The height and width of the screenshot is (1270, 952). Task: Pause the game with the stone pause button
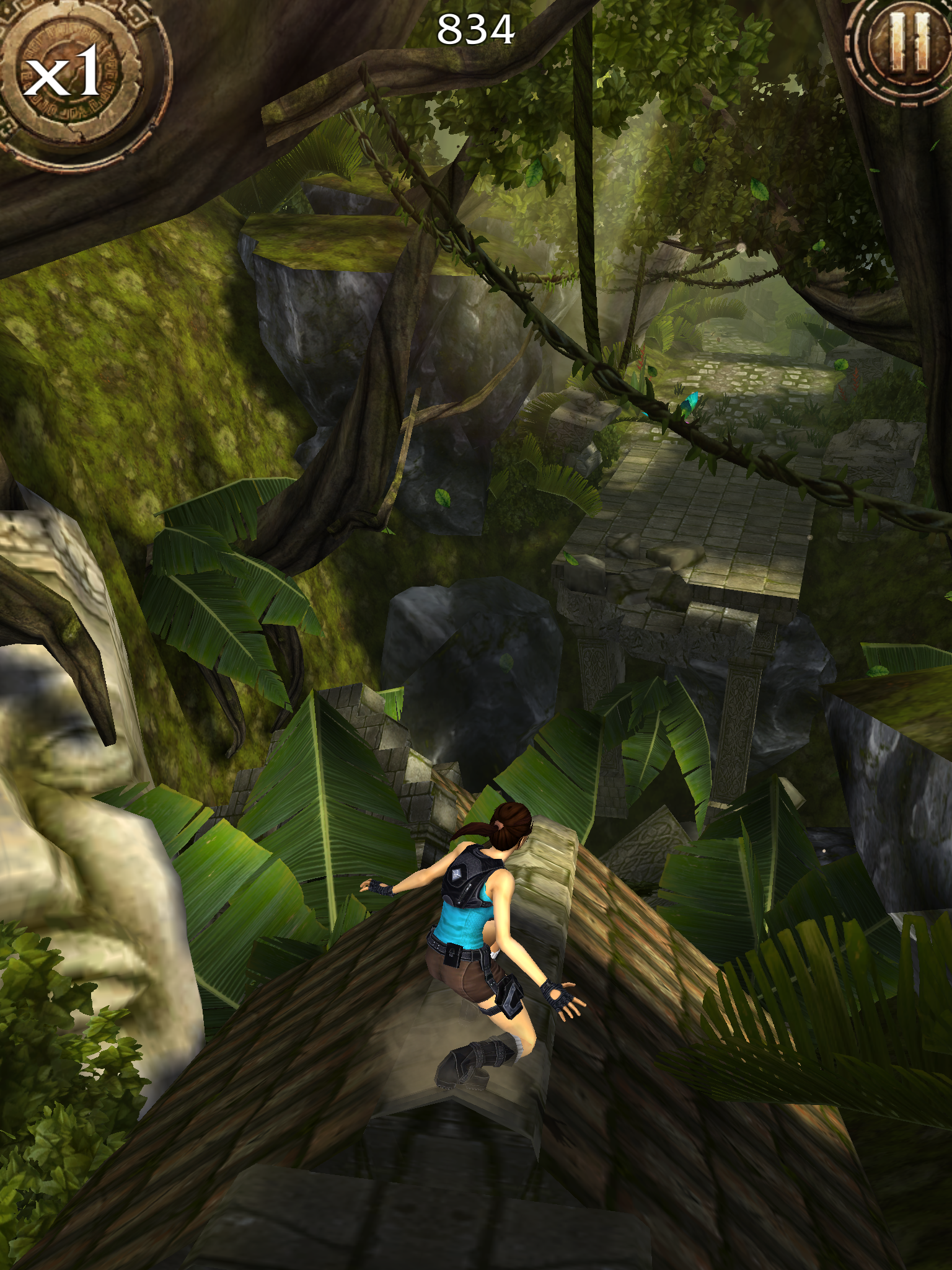908,43
